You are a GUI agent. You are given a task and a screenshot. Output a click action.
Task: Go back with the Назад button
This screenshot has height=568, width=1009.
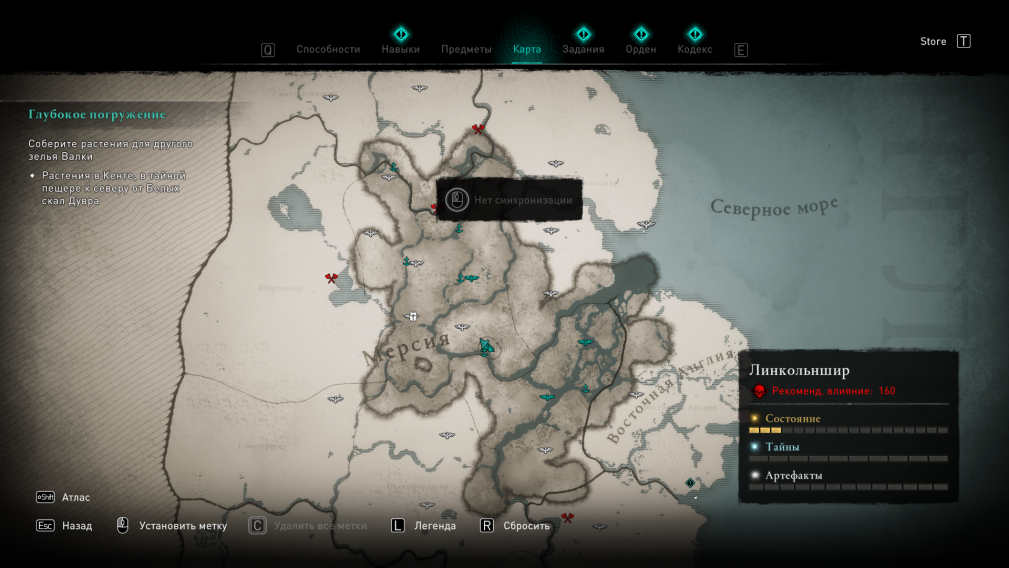click(76, 526)
